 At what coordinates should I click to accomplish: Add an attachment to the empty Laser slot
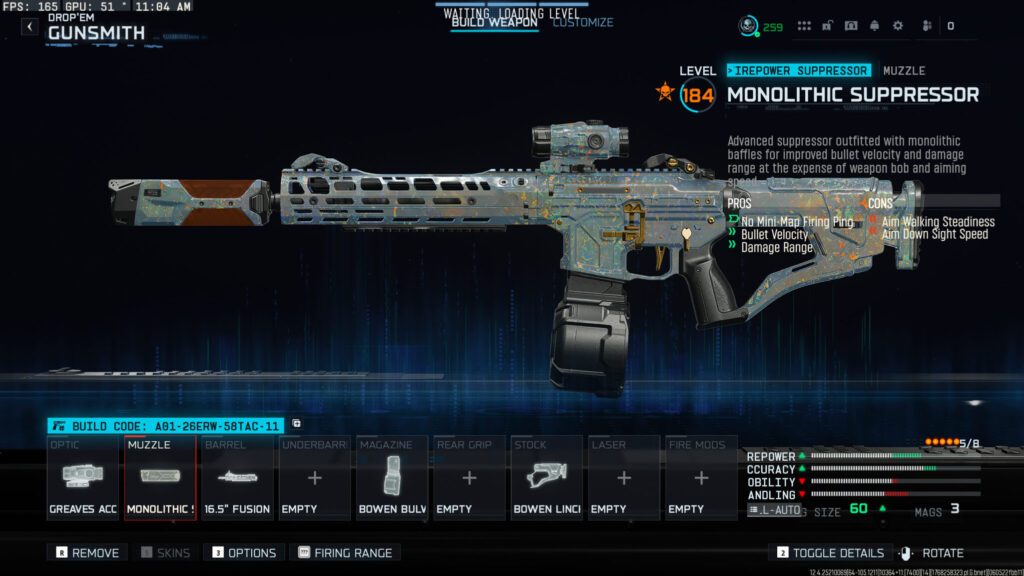tap(623, 478)
